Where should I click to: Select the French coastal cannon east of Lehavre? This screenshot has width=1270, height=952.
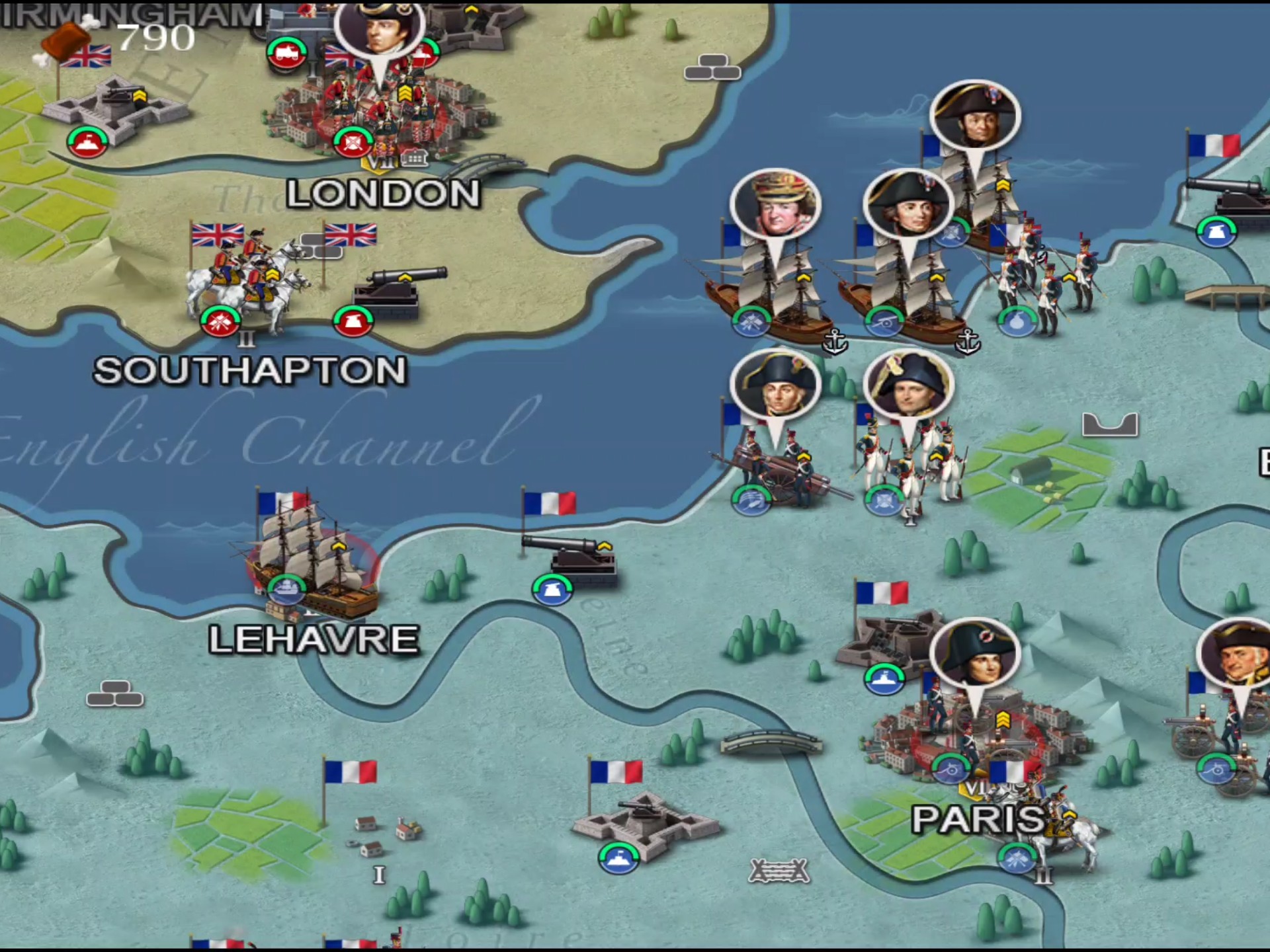[572, 559]
